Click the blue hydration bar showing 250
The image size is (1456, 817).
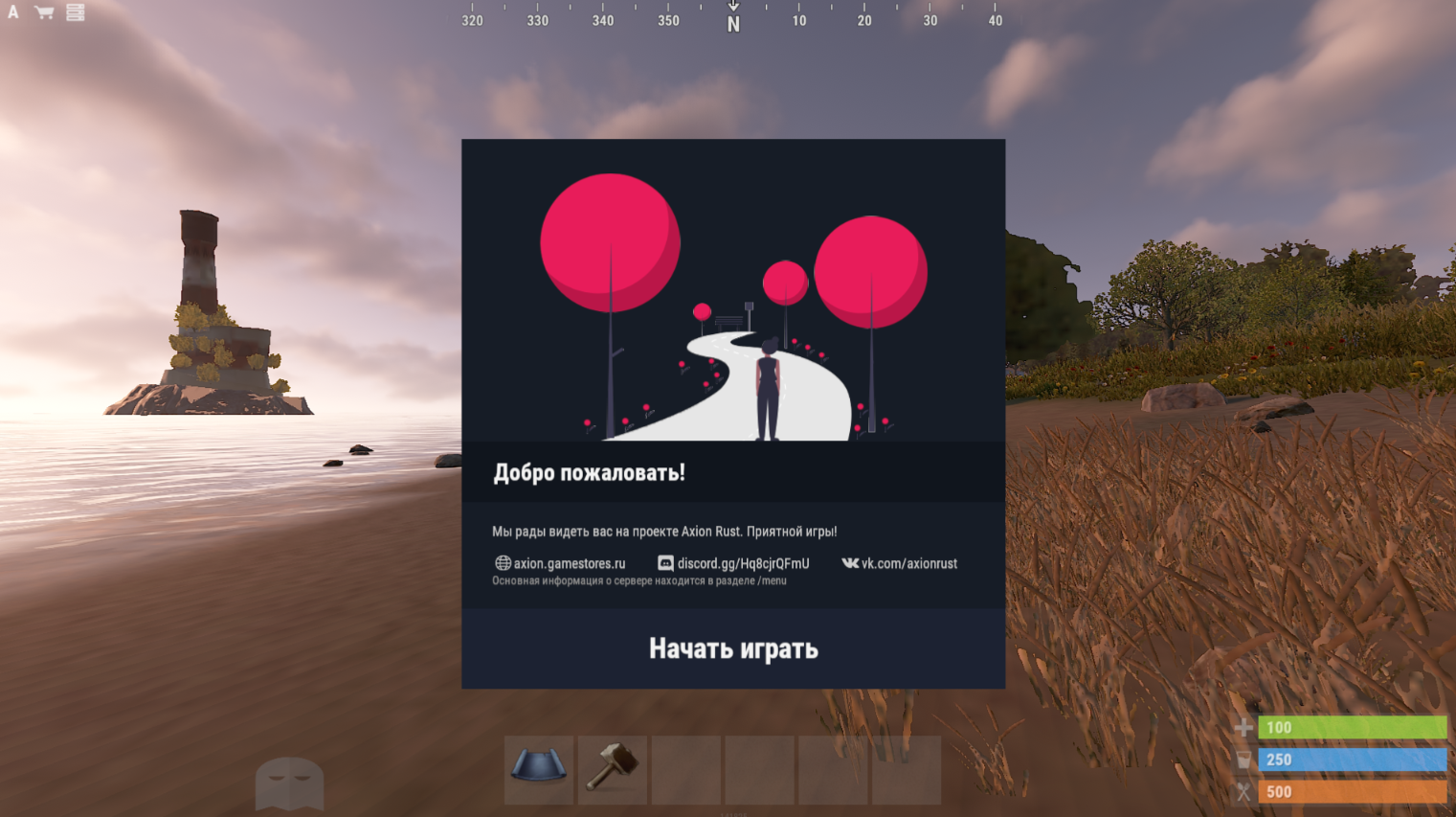pos(1353,760)
